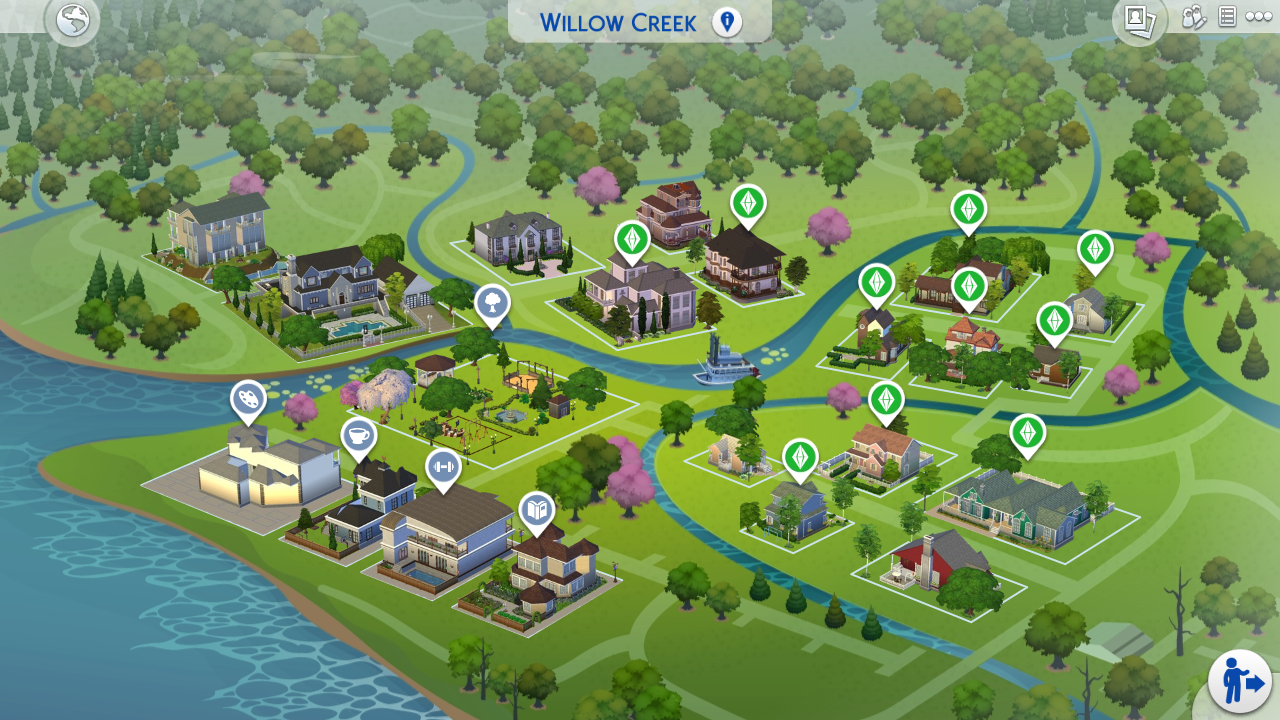Choose the cafe marker with coffee cup

(358, 436)
